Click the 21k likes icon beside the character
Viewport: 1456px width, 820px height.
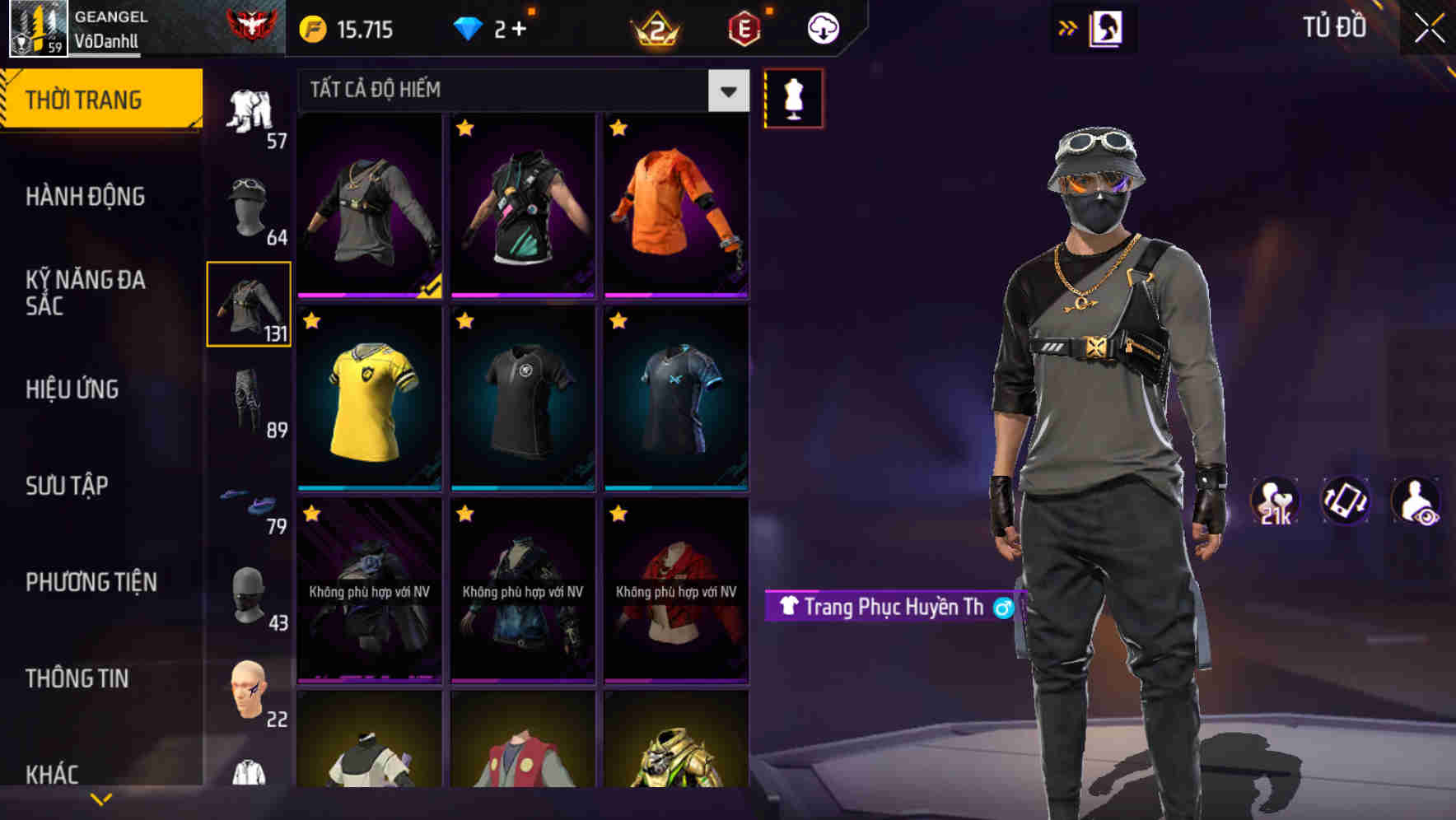point(1275,501)
